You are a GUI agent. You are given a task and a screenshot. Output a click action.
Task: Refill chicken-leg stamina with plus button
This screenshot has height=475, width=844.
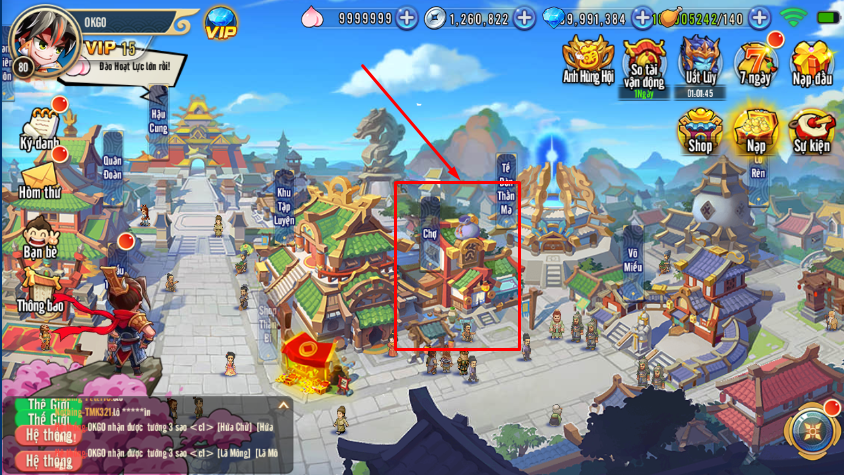click(x=759, y=18)
